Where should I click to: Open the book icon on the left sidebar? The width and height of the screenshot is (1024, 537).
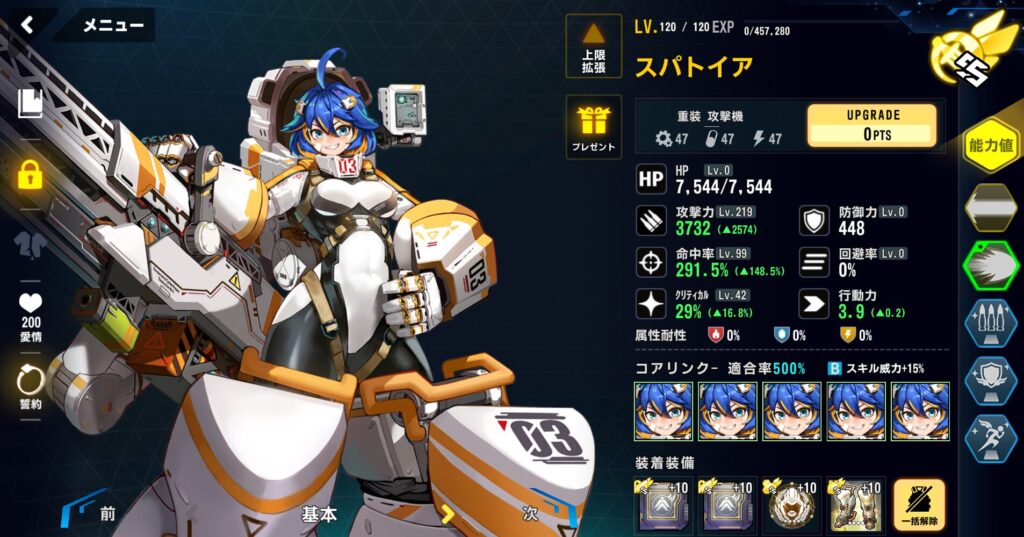(29, 103)
